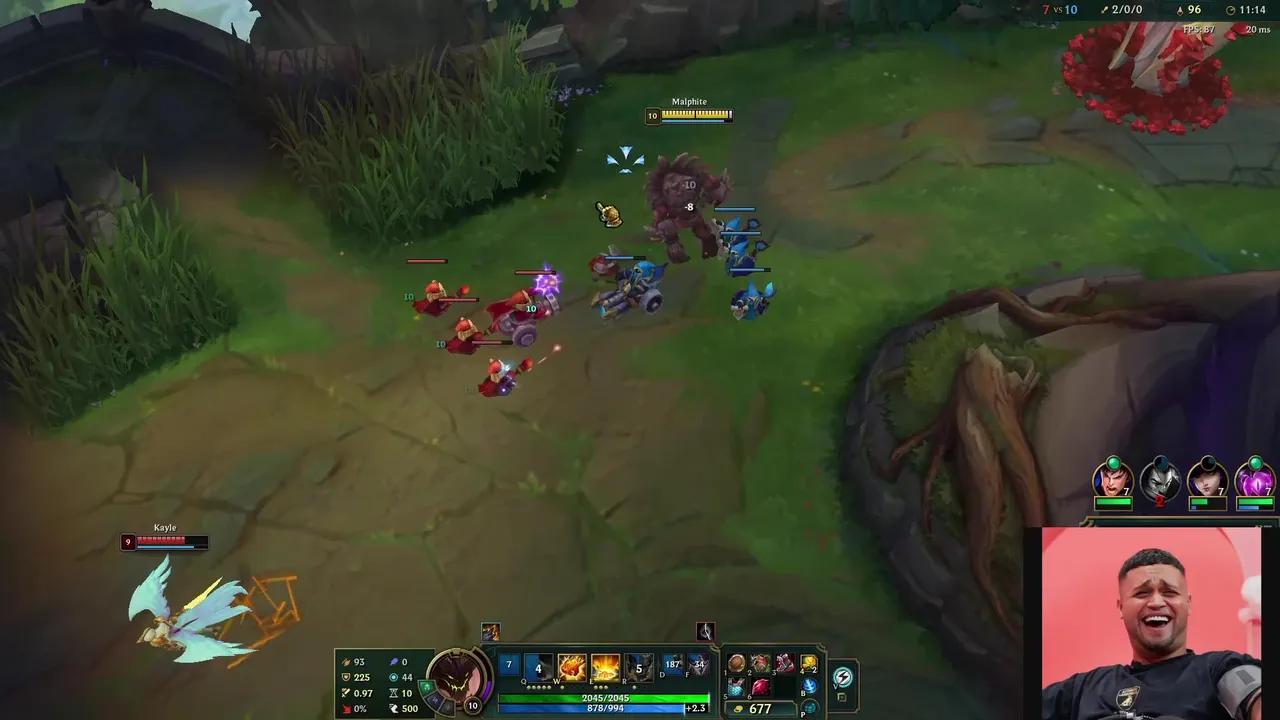Click Malphite's name above his health bar
Image resolution: width=1280 pixels, height=720 pixels.
point(690,101)
